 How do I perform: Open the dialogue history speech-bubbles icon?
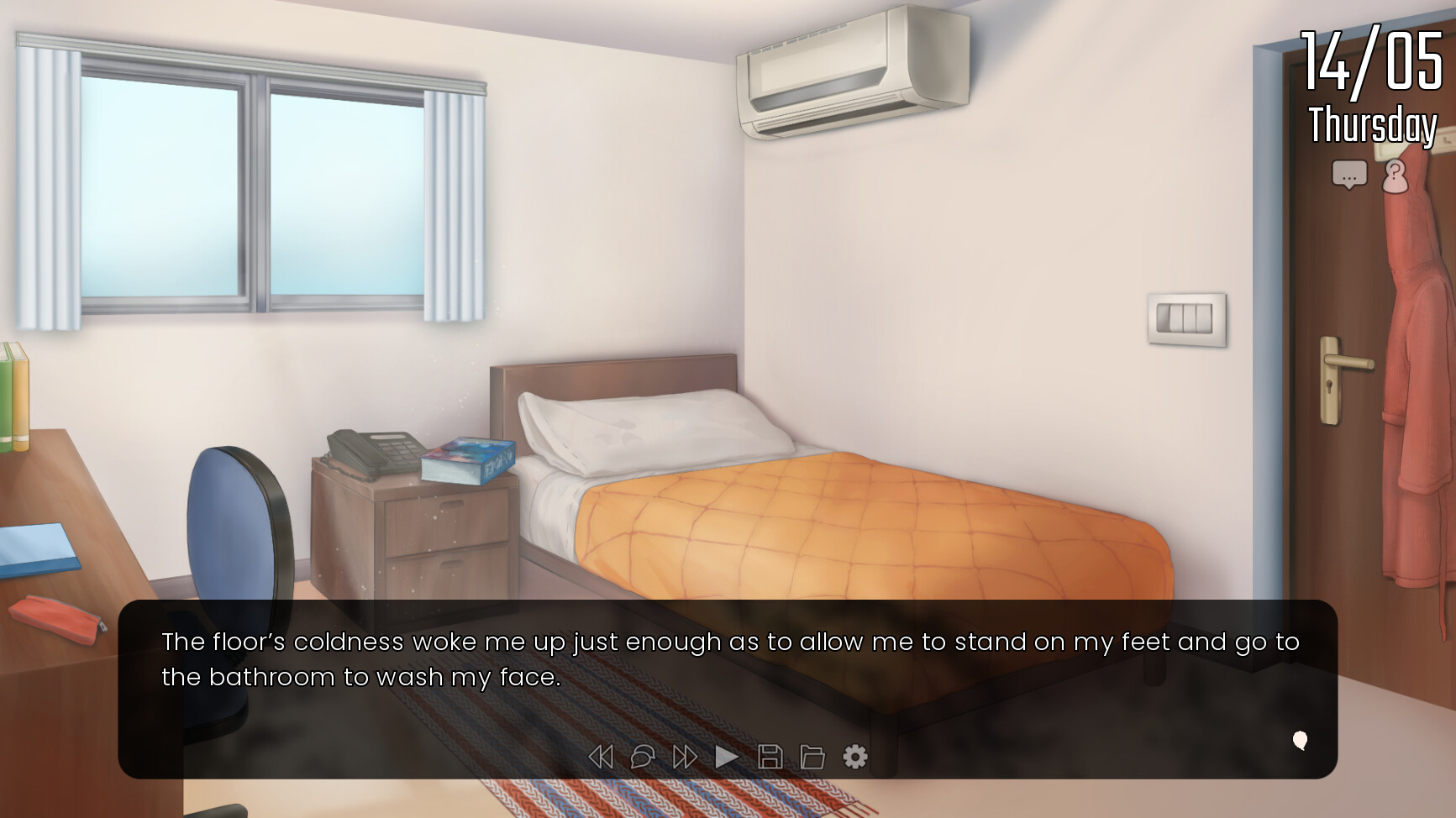[643, 757]
